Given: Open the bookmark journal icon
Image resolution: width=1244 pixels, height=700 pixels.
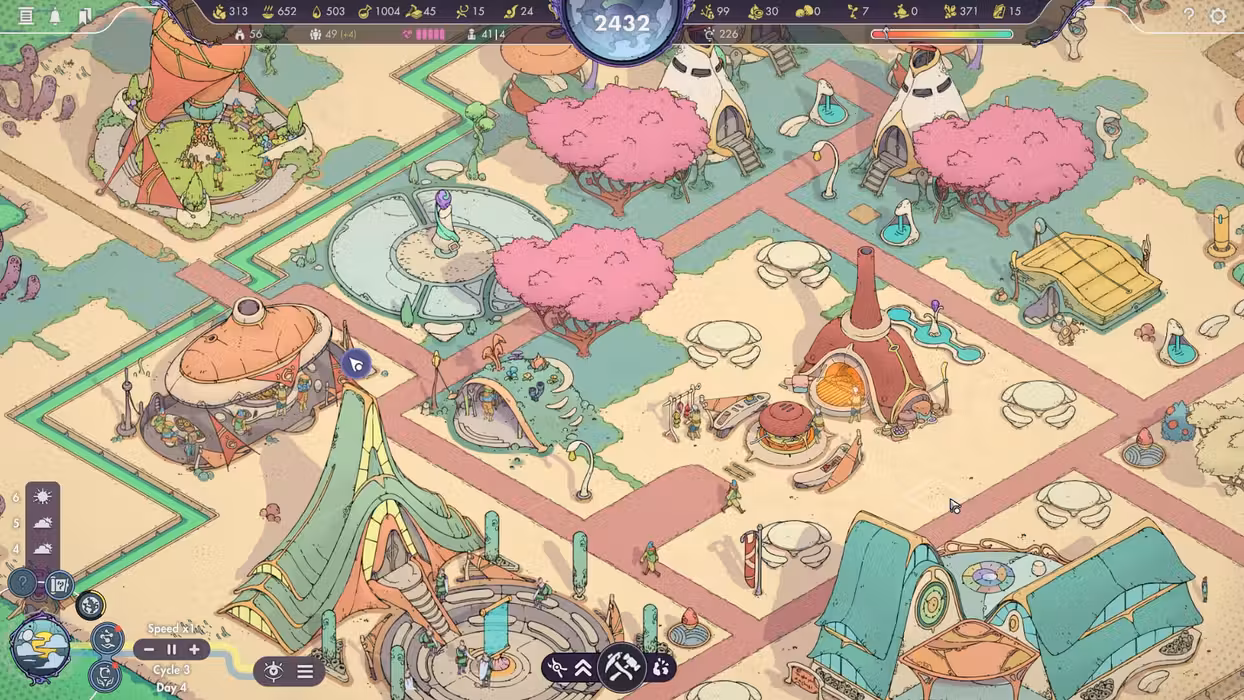Looking at the screenshot, I should click(x=86, y=16).
